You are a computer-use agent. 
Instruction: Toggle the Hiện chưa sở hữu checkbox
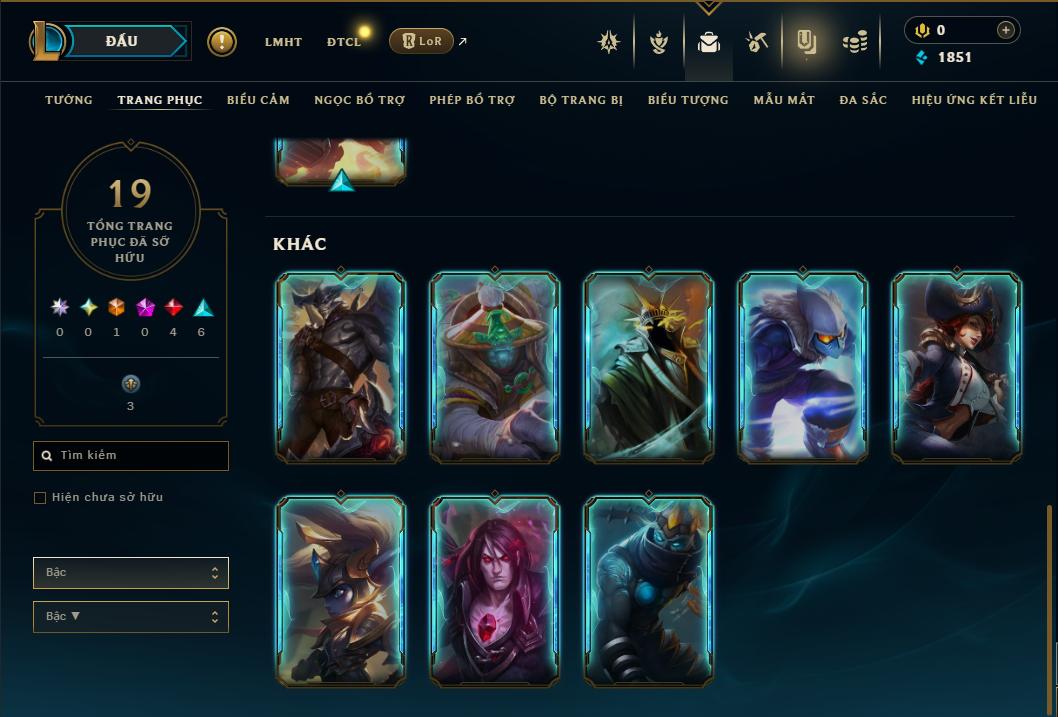coord(40,498)
